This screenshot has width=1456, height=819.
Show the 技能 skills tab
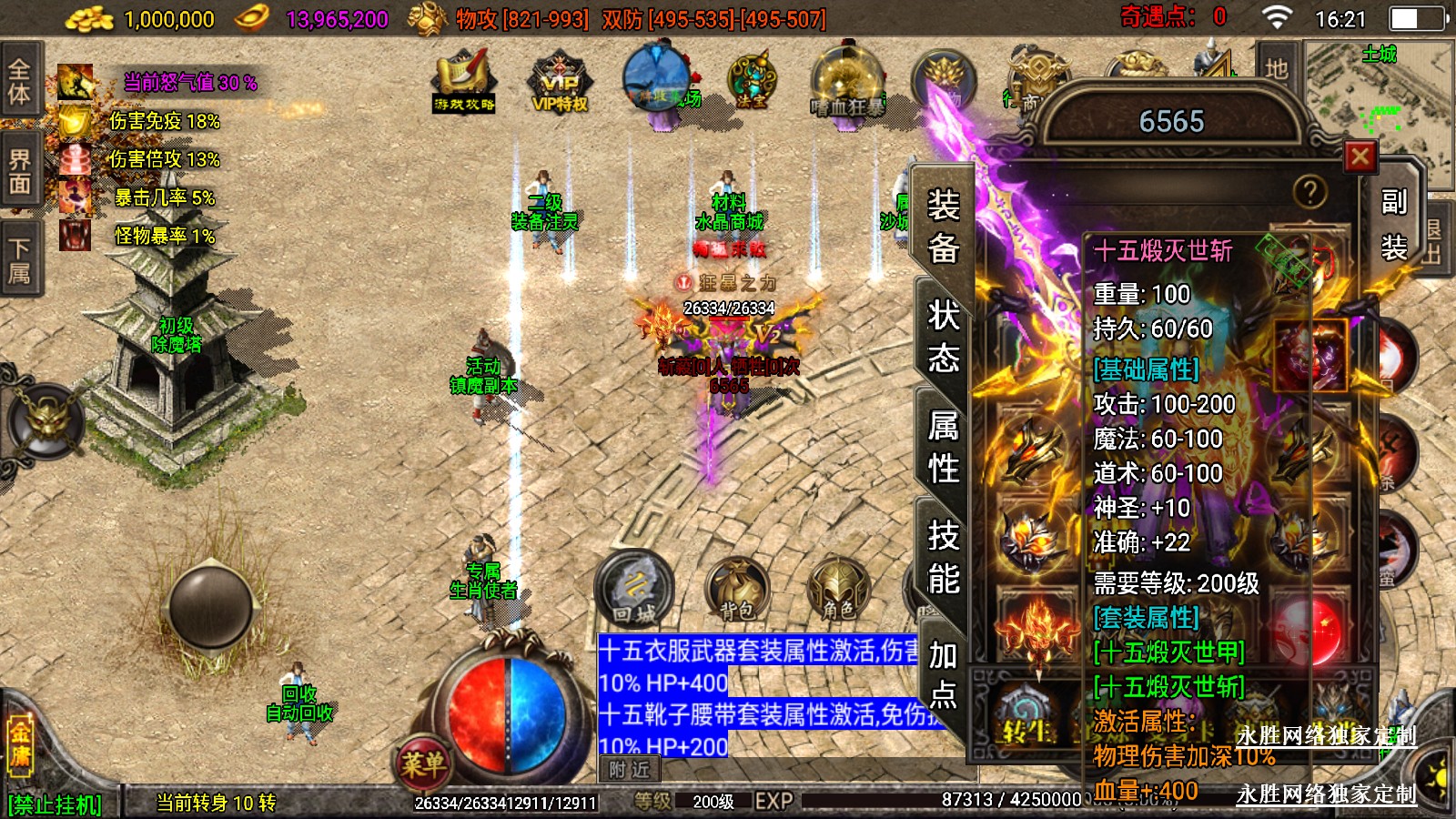(944, 557)
